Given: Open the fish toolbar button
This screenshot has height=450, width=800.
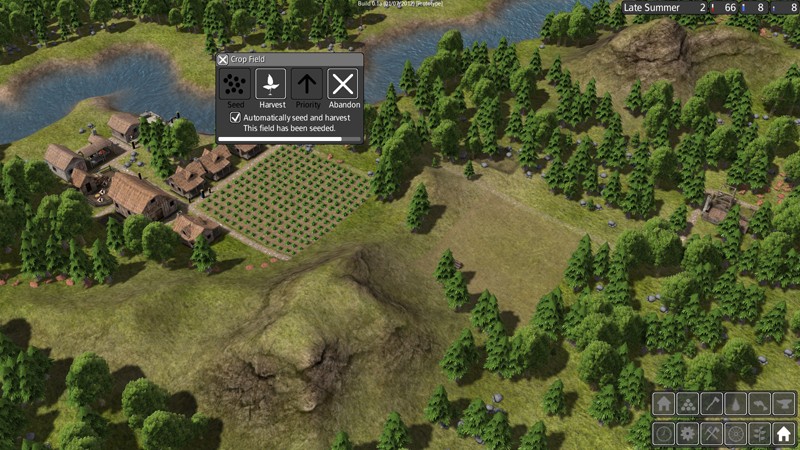Looking at the screenshot, I should tap(760, 404).
